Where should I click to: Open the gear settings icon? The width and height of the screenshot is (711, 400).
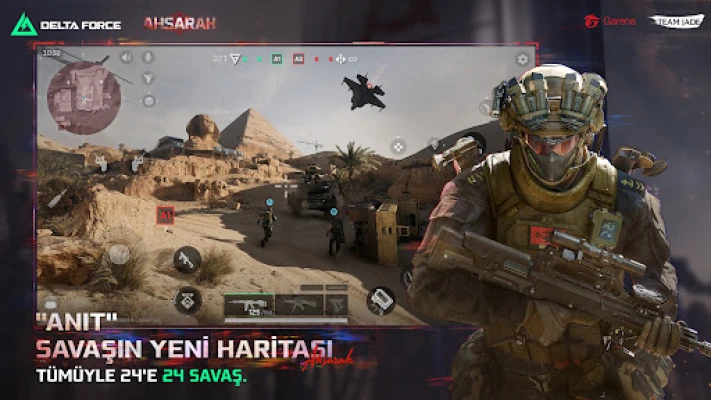pos(522,60)
